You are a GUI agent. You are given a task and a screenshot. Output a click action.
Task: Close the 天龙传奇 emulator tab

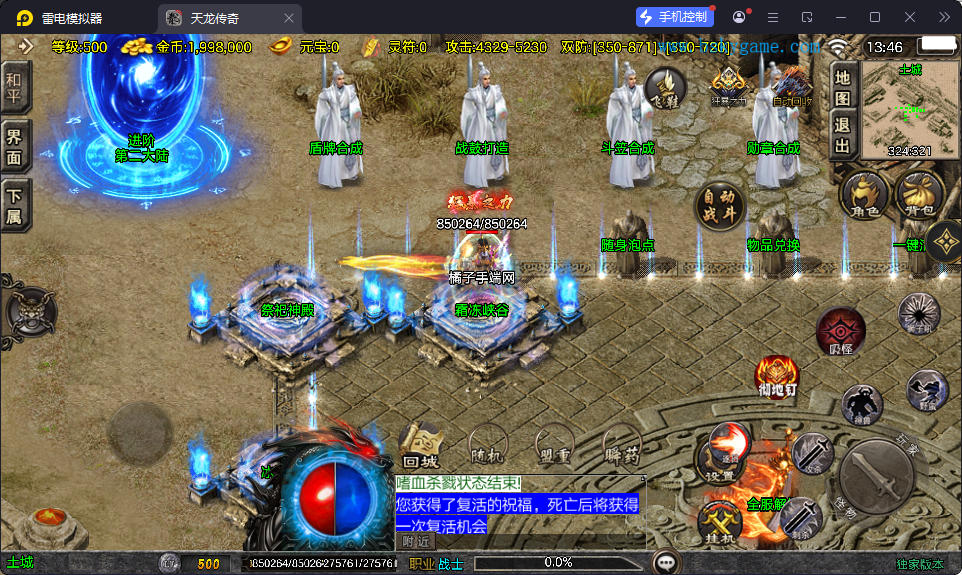(x=289, y=18)
